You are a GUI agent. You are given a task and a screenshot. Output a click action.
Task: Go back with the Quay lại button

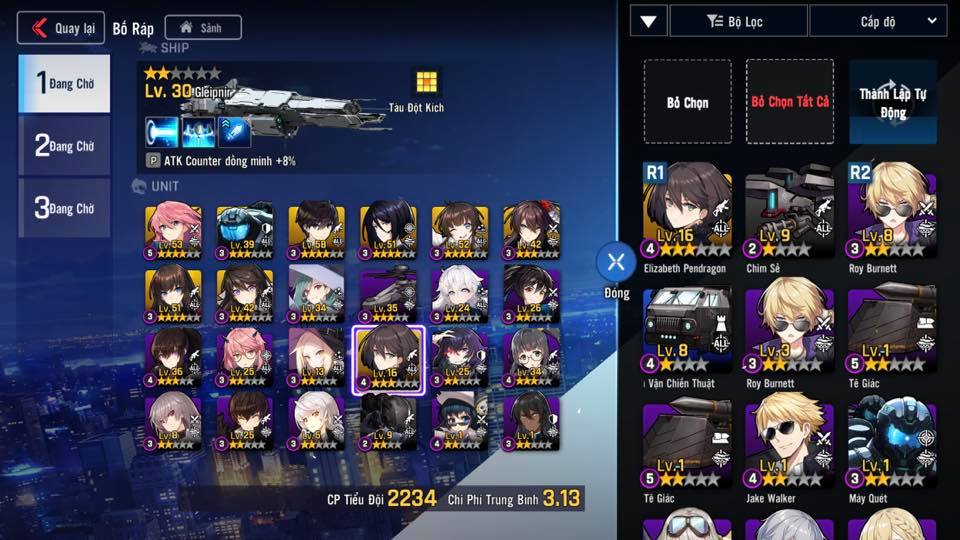coord(61,27)
